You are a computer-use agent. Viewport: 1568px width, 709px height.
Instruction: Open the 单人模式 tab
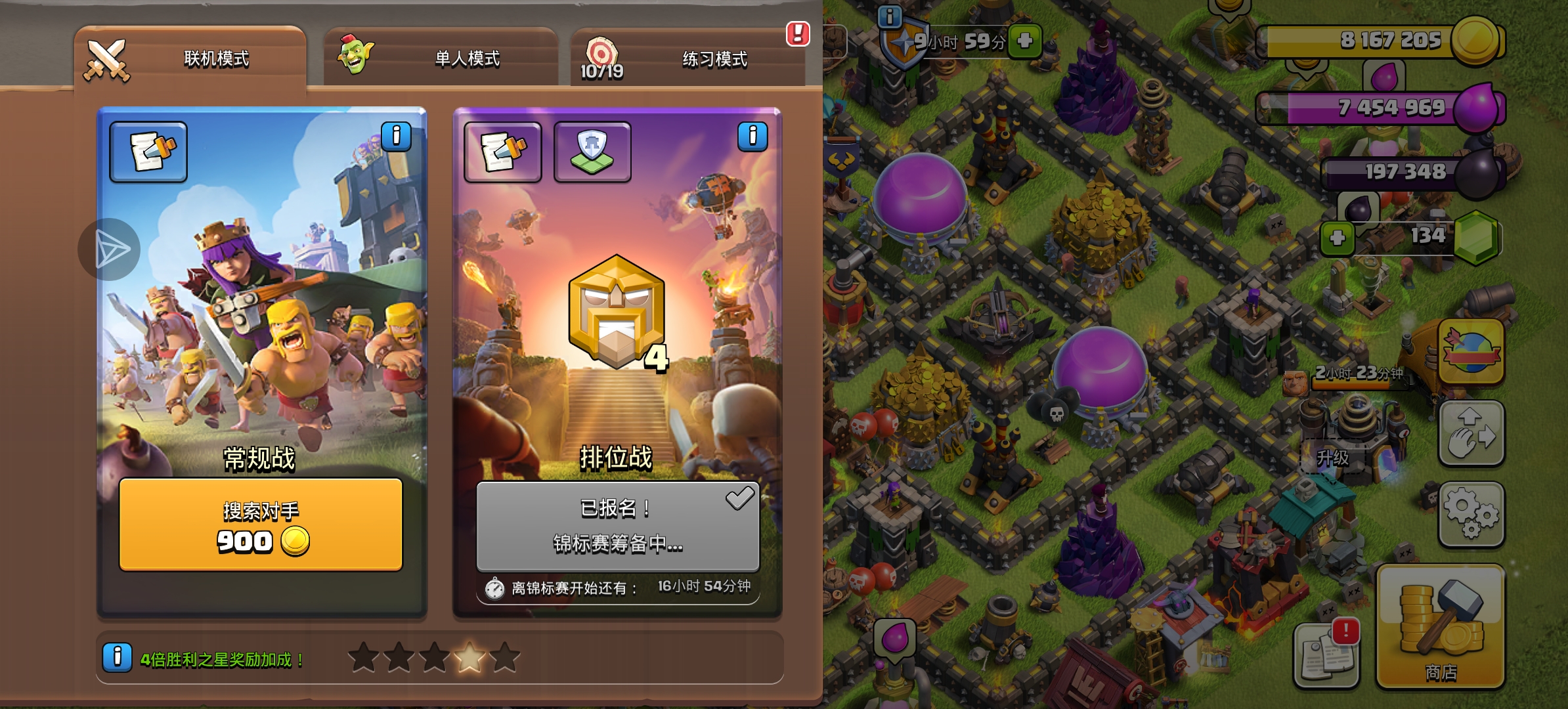[441, 59]
